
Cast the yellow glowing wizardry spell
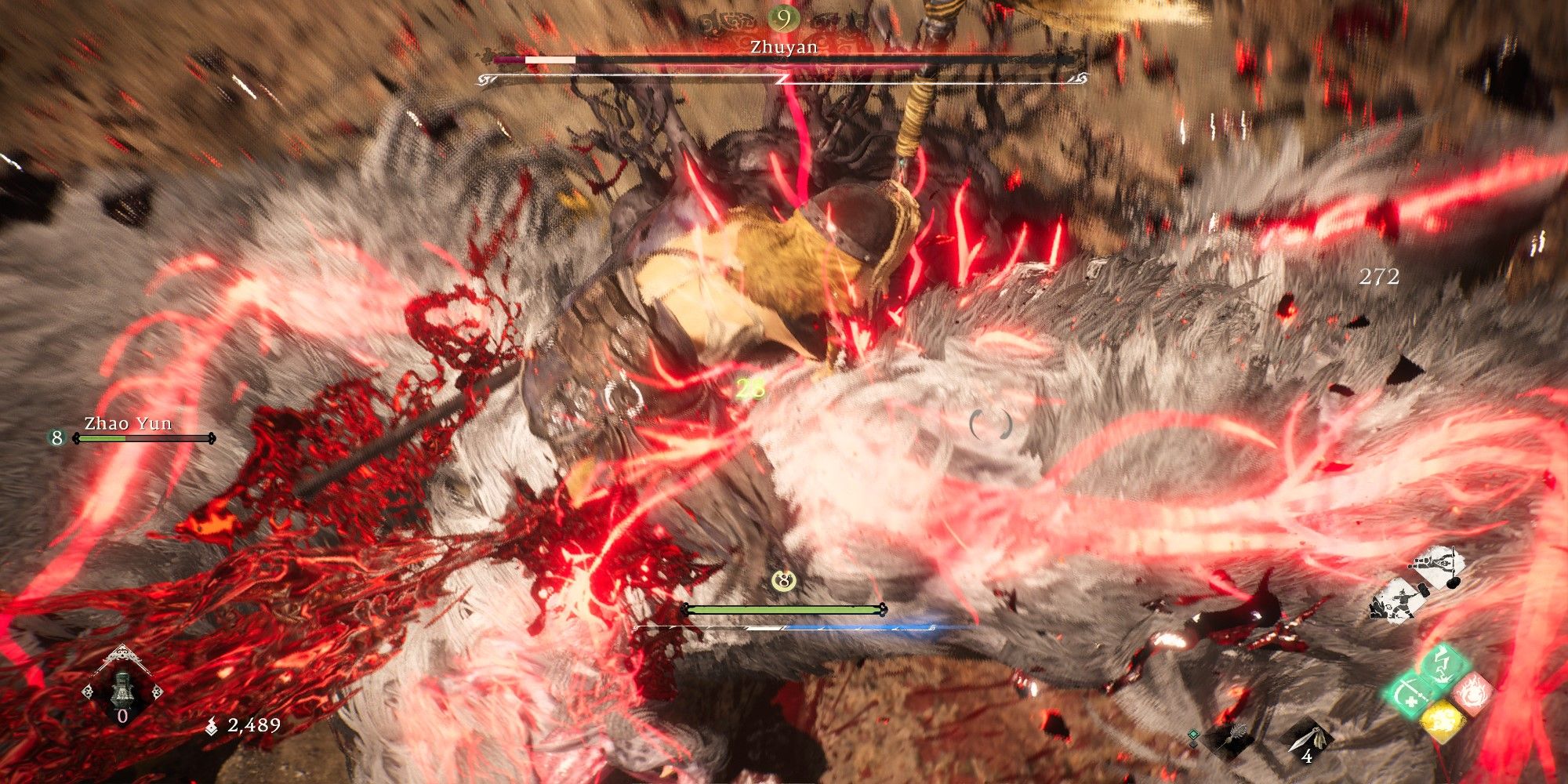[x=1441, y=722]
